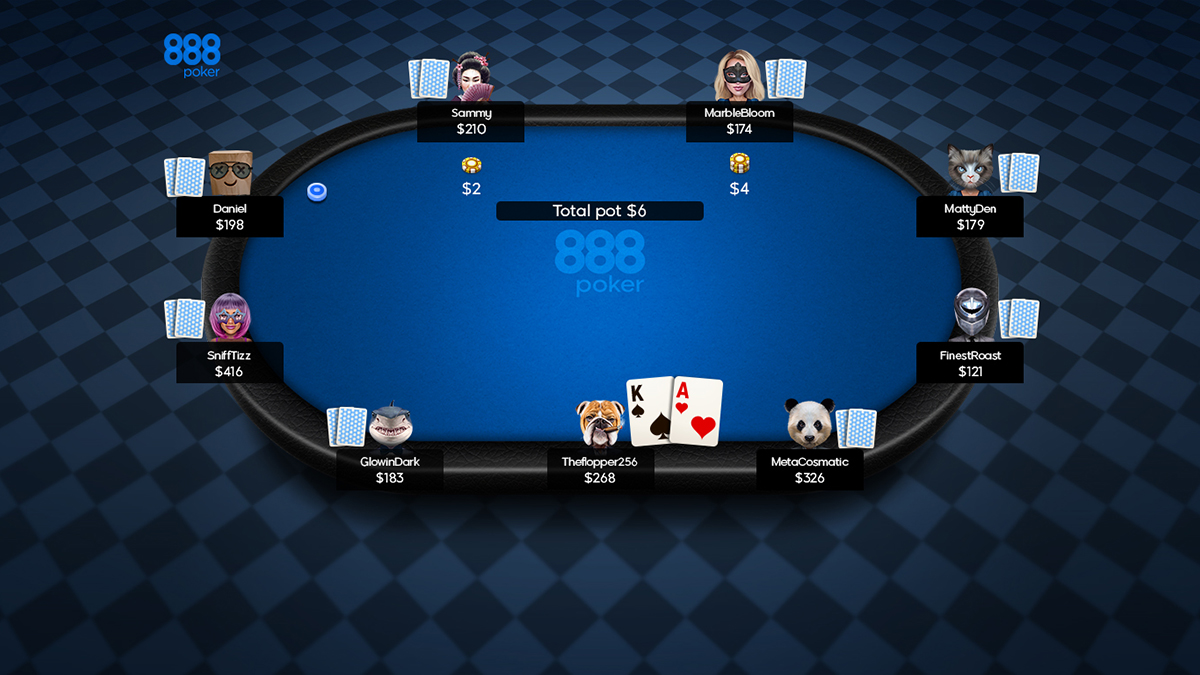Select the panda avatar
Screen dimensions: 1200x675
(x=809, y=423)
